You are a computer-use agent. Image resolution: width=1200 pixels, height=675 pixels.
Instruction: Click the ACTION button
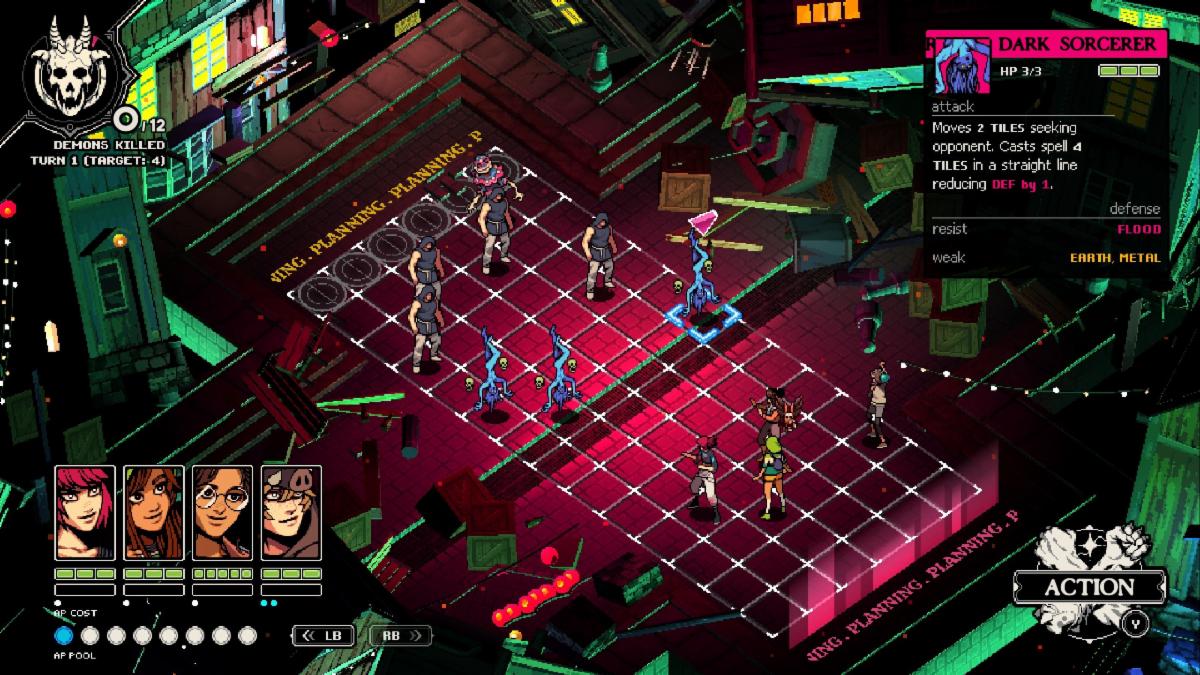pos(1090,587)
